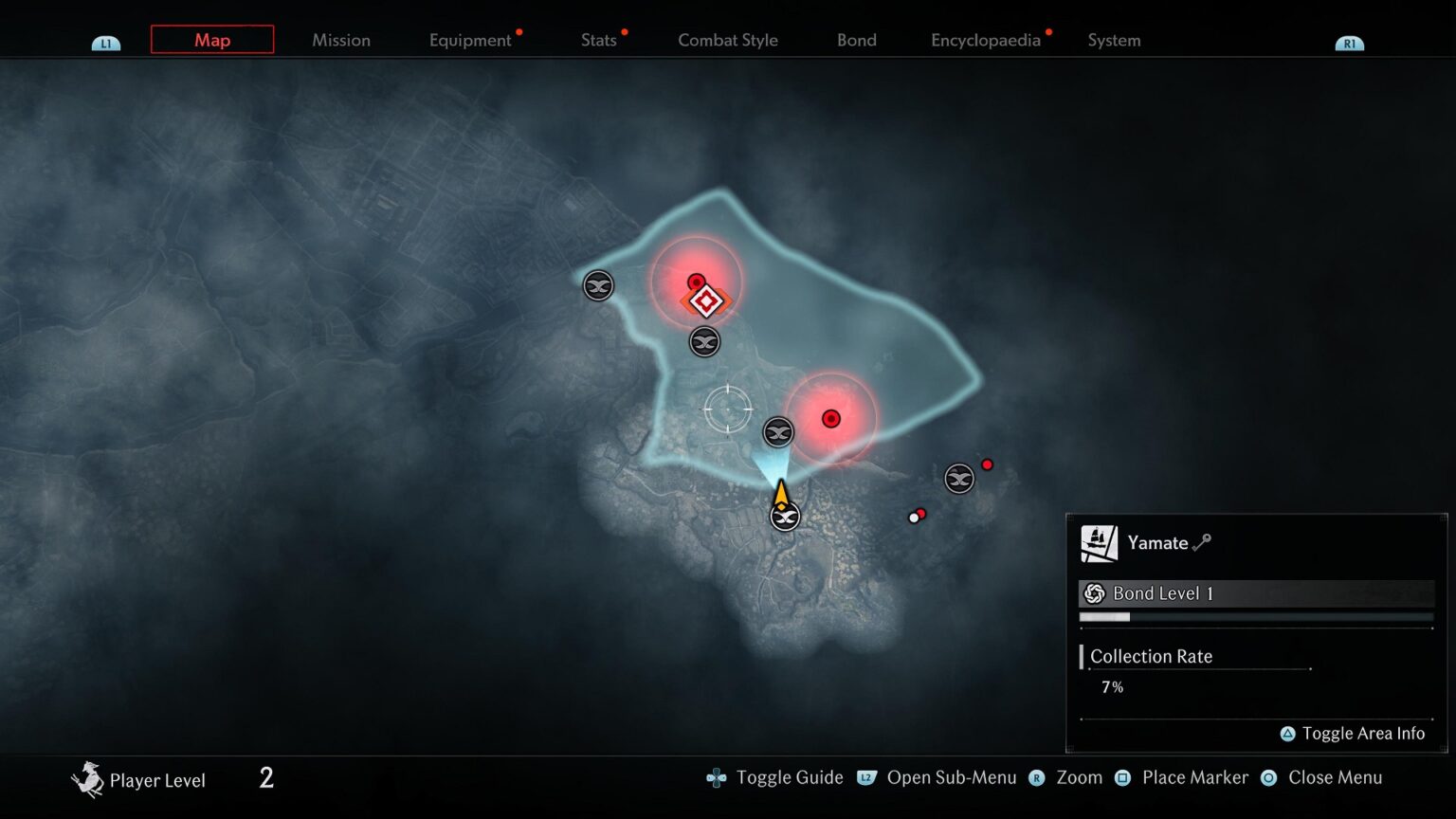Image resolution: width=1456 pixels, height=819 pixels.
Task: Select the Bond Level 1 row for Yamate
Action: 1256,593
